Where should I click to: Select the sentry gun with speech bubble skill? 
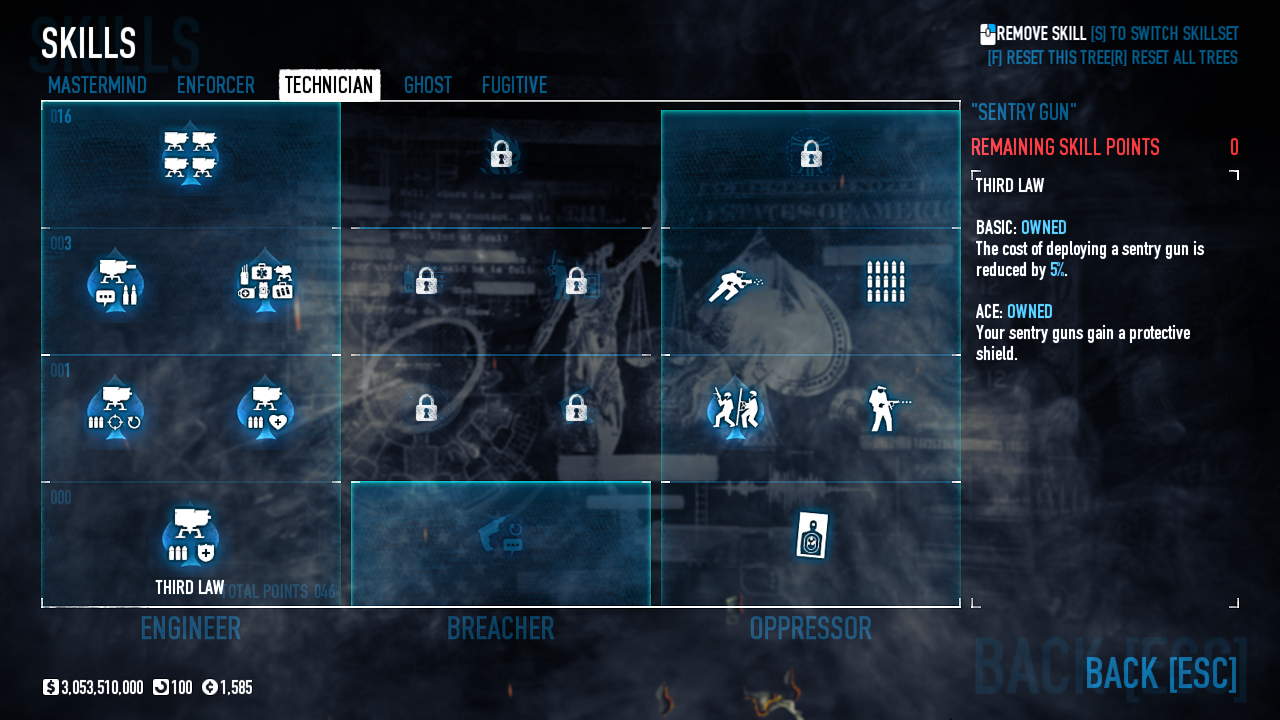(x=115, y=284)
